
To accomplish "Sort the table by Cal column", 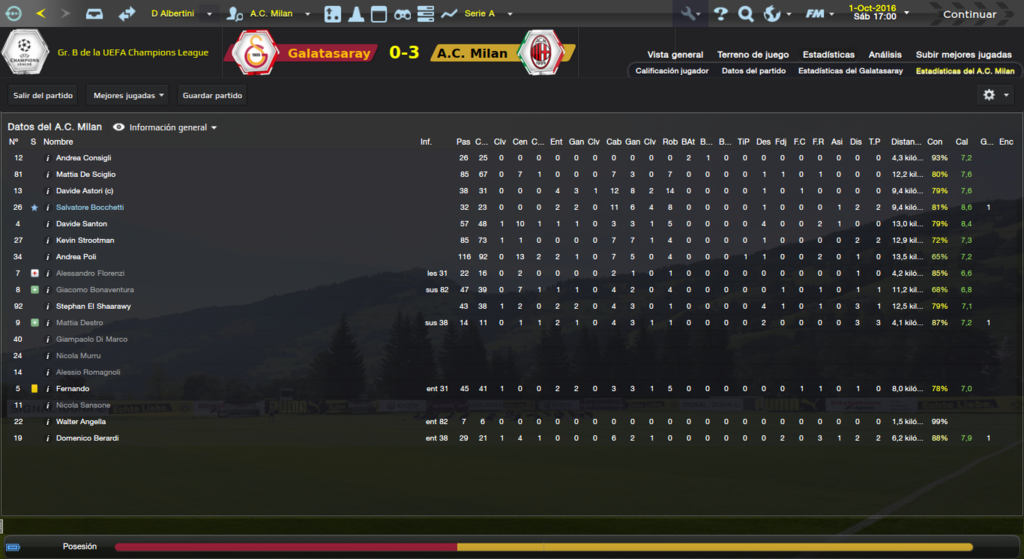I will point(962,142).
